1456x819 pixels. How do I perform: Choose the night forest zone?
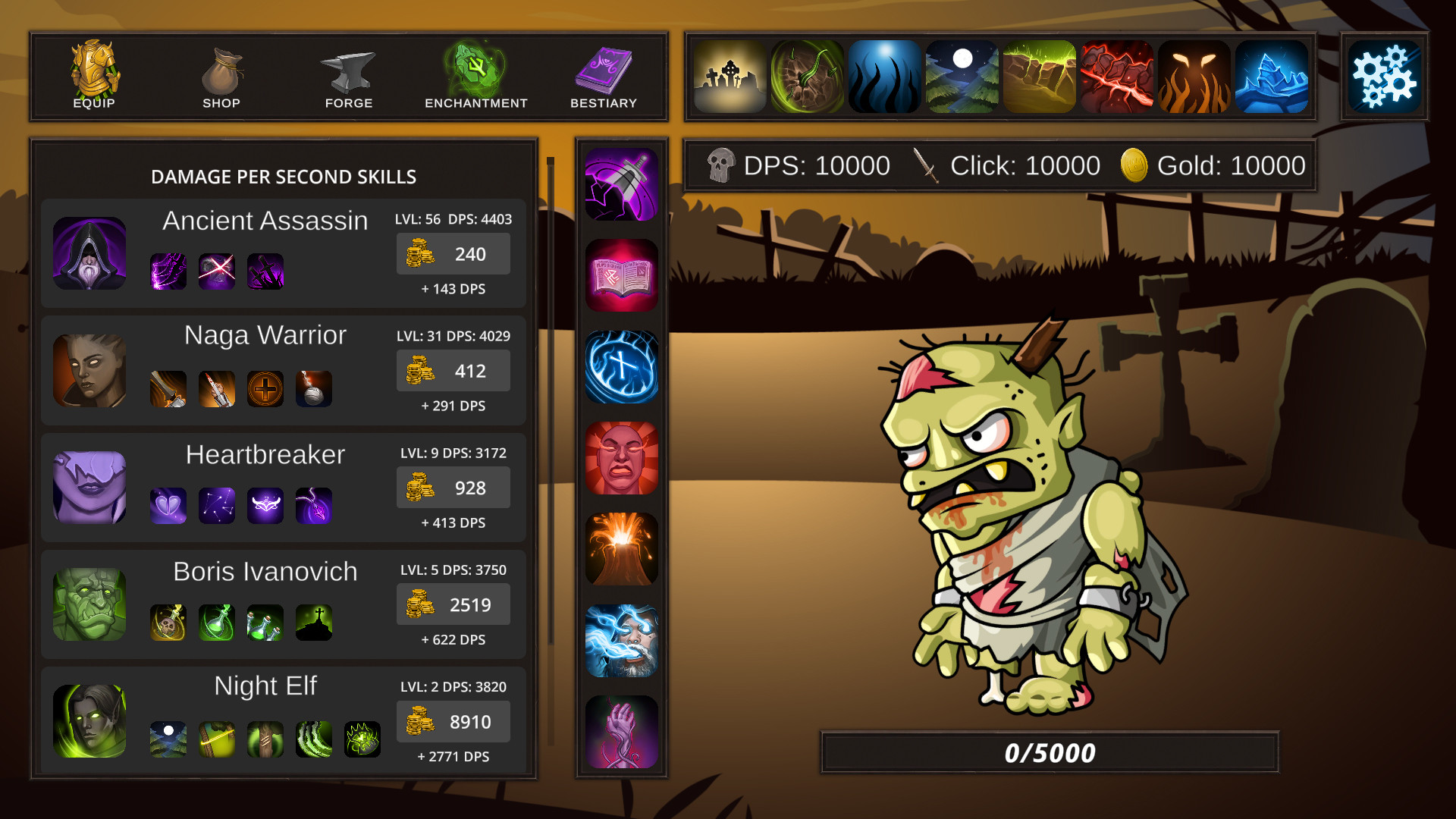(x=962, y=76)
